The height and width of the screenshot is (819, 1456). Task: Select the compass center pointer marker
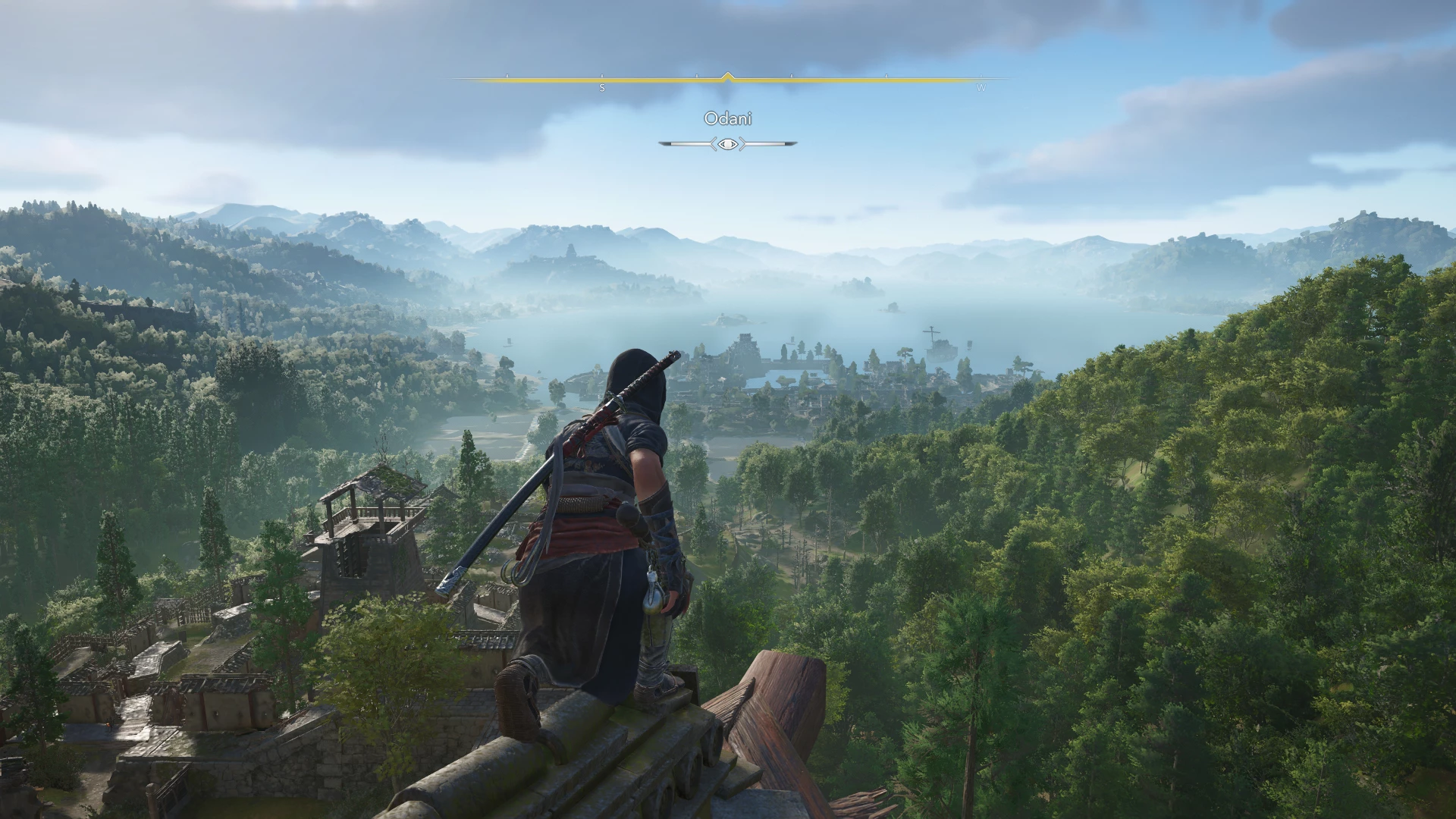click(728, 74)
